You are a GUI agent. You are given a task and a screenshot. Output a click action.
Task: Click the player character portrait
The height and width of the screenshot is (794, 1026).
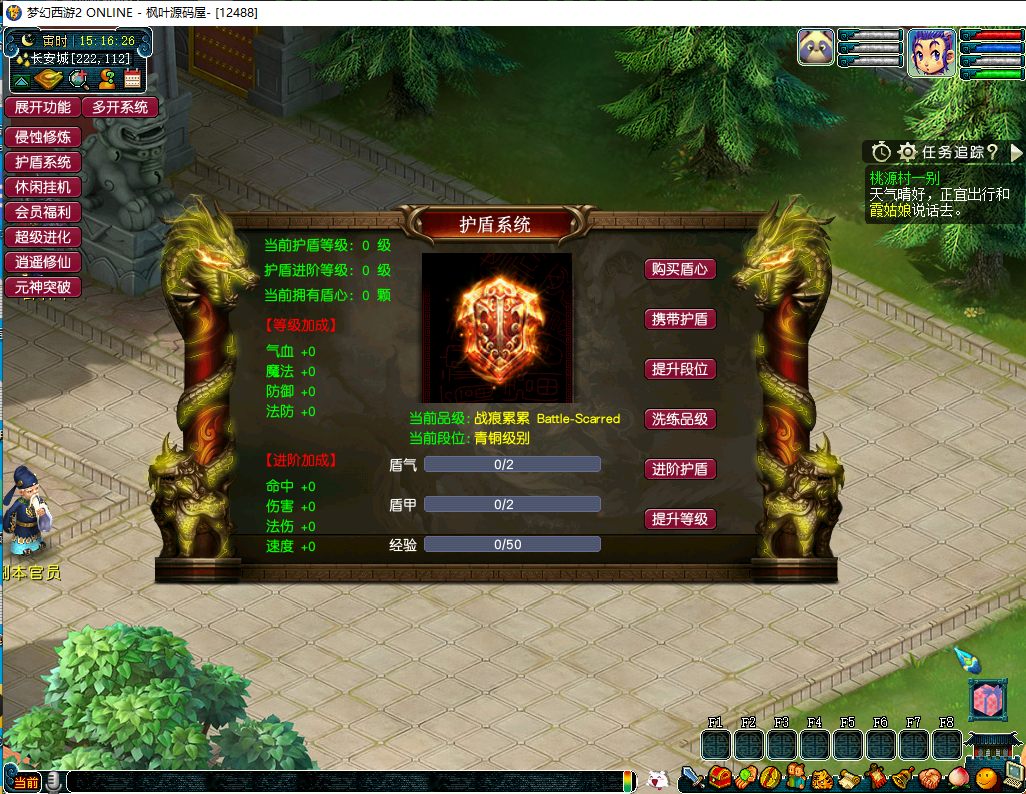[930, 51]
